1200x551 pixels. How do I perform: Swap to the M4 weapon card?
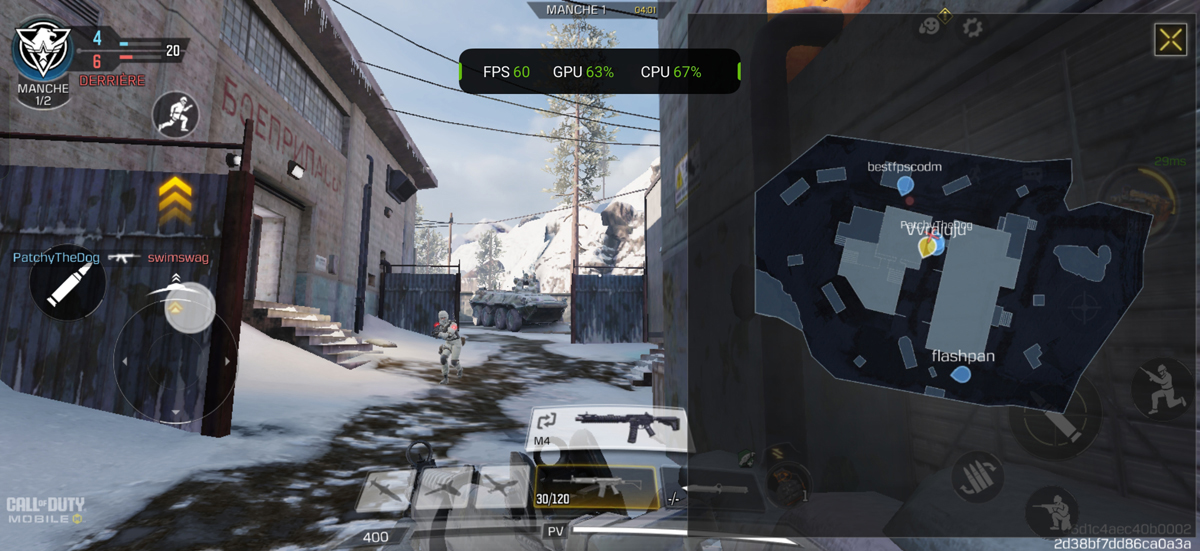(x=607, y=427)
